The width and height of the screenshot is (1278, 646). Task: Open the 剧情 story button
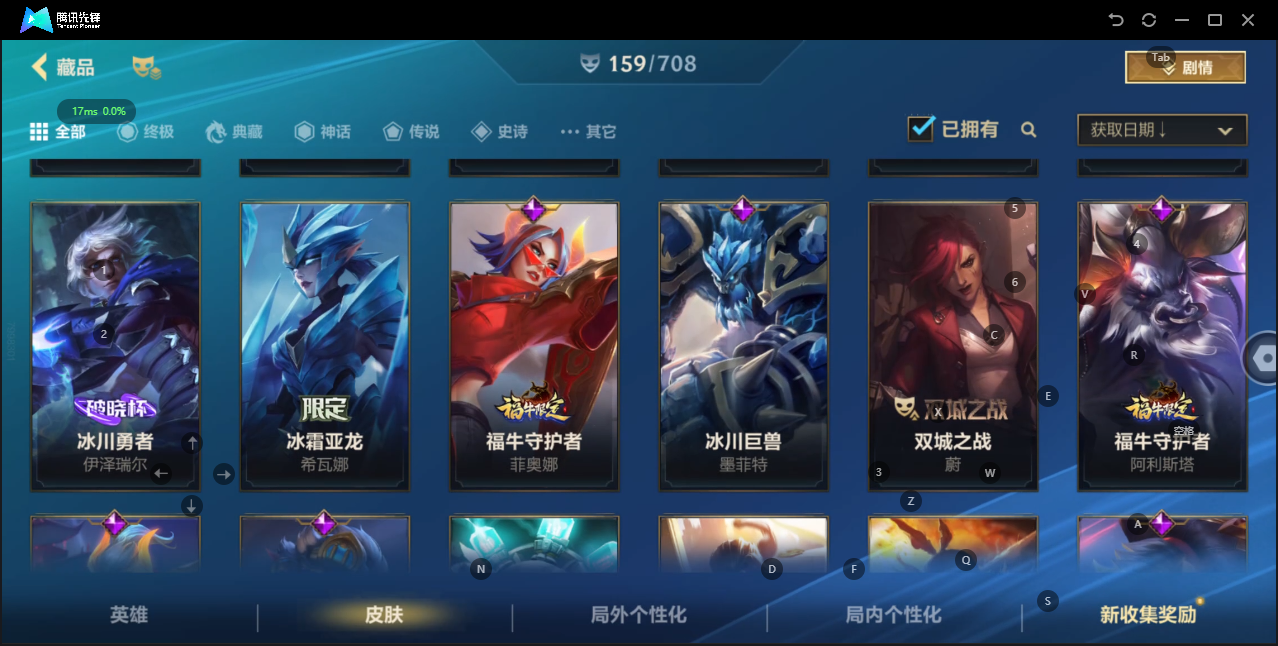[1185, 67]
